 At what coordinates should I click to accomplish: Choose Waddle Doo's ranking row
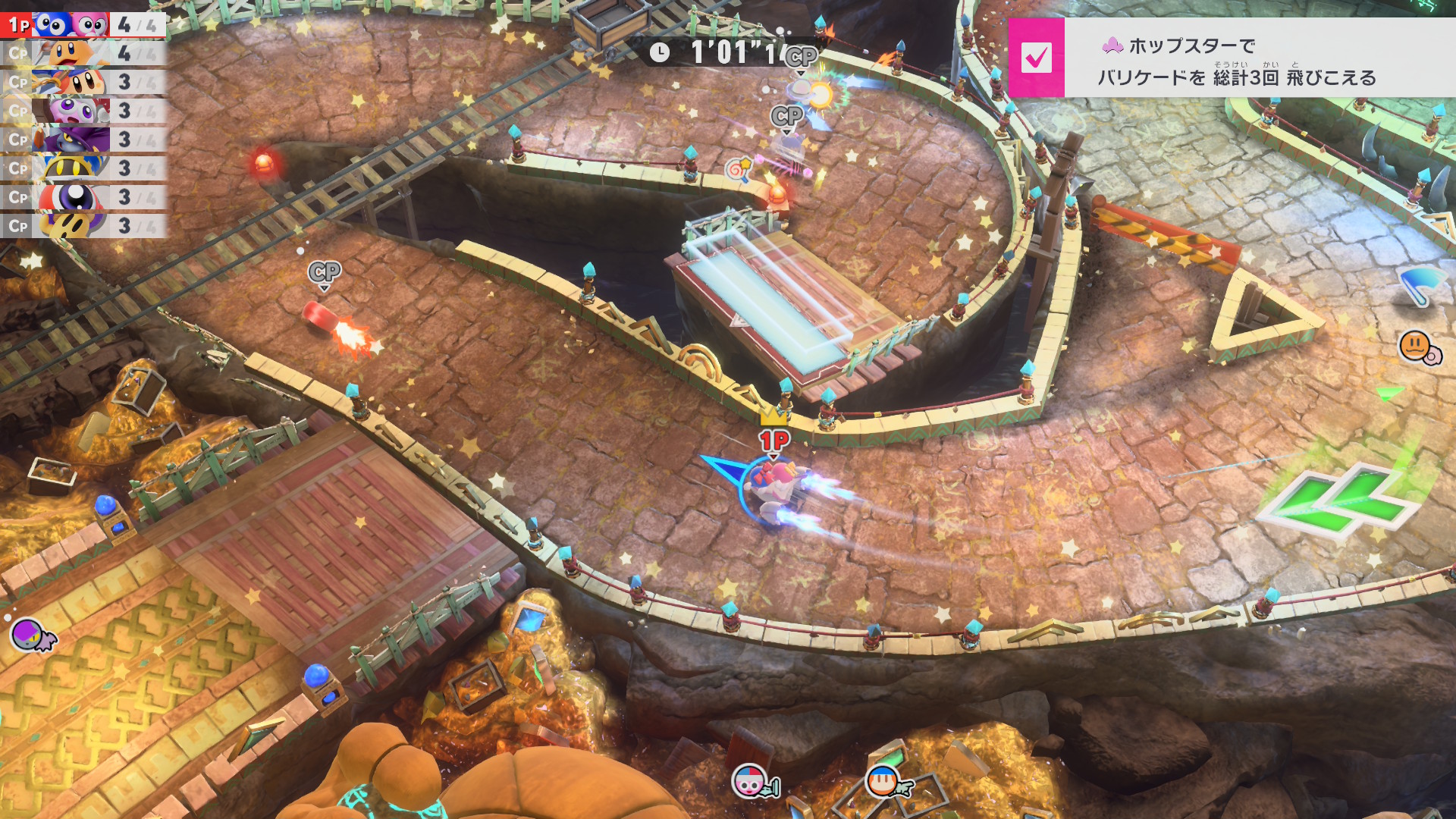pyautogui.click(x=82, y=197)
